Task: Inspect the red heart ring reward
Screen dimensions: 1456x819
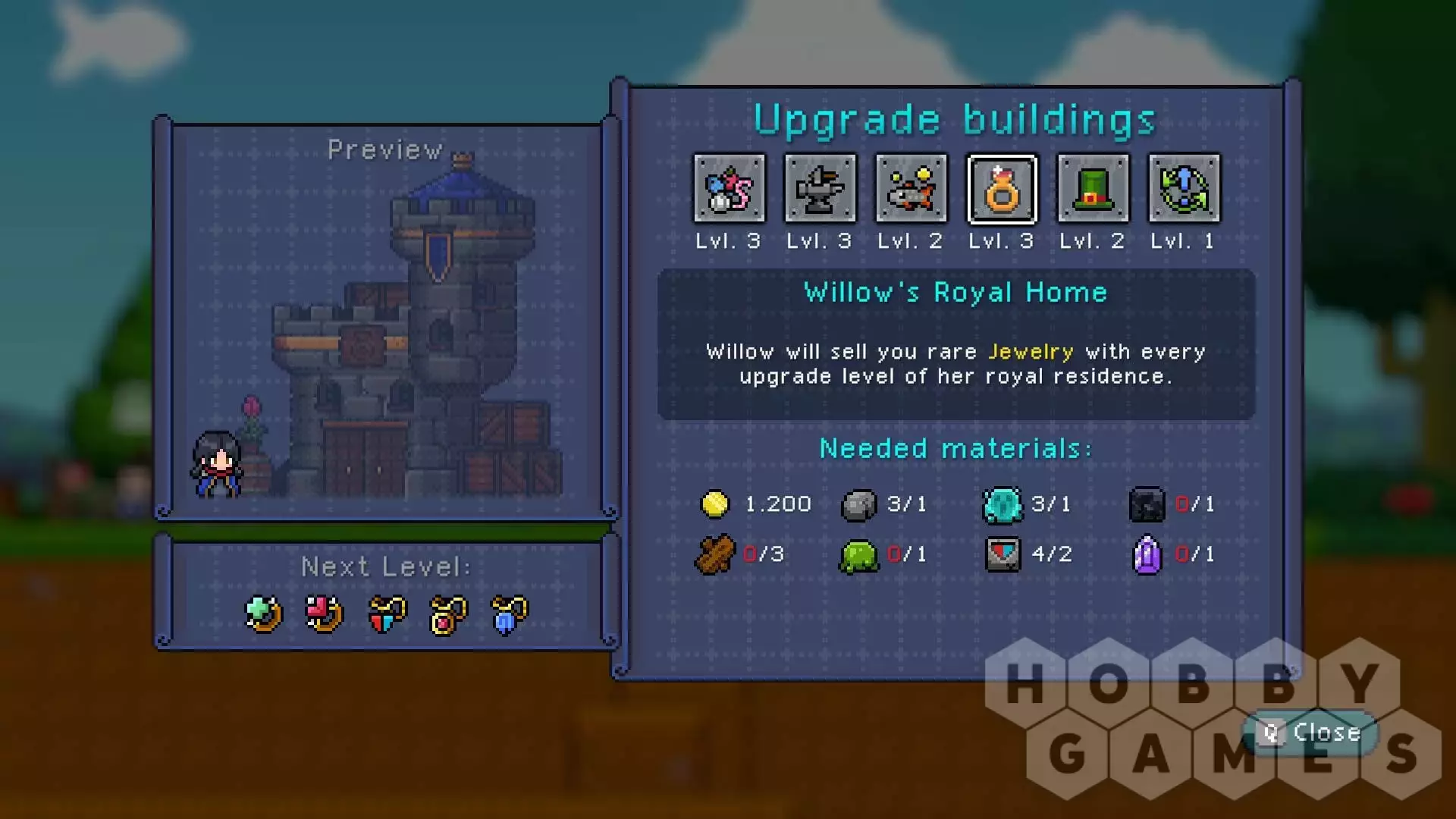Action: pos(325,613)
